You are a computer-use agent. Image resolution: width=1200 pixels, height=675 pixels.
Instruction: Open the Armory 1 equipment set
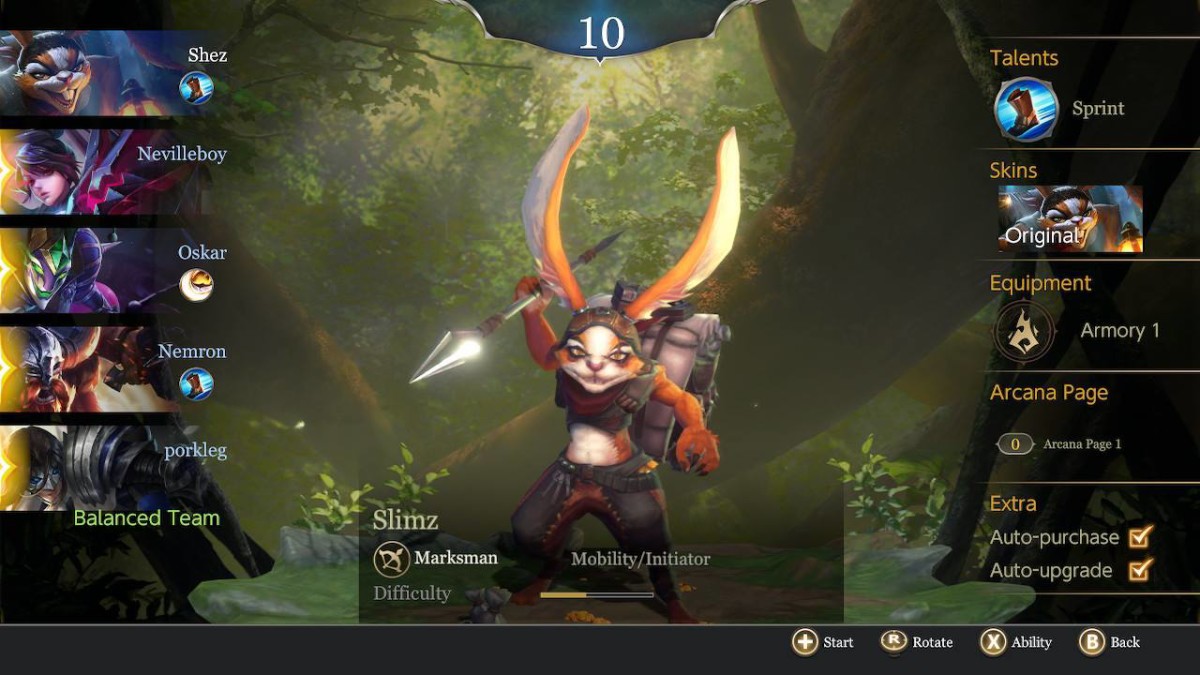(1025, 331)
